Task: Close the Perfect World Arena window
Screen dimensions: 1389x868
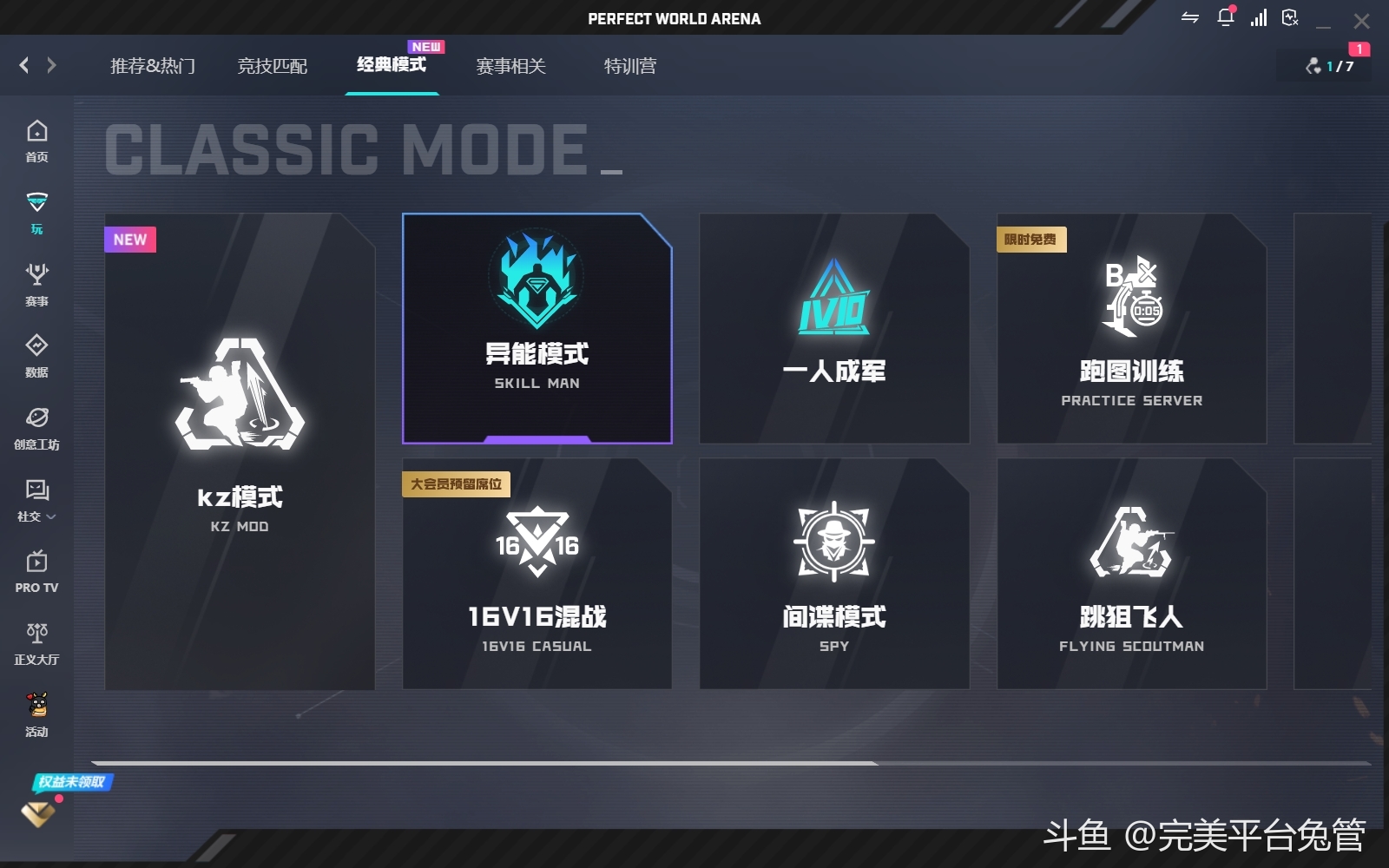Action: [1361, 20]
